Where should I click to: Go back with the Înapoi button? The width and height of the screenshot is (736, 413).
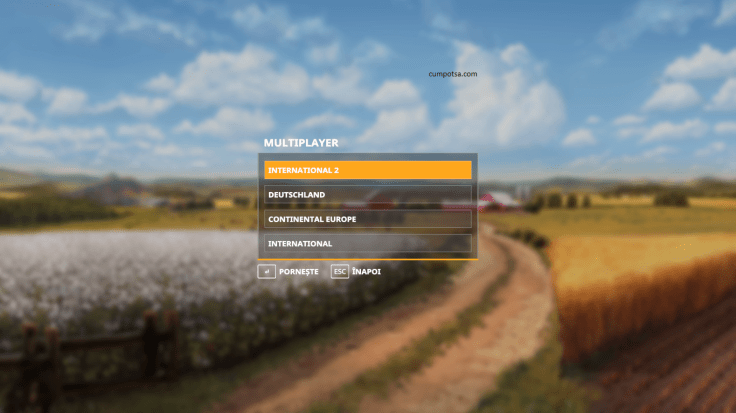point(356,271)
